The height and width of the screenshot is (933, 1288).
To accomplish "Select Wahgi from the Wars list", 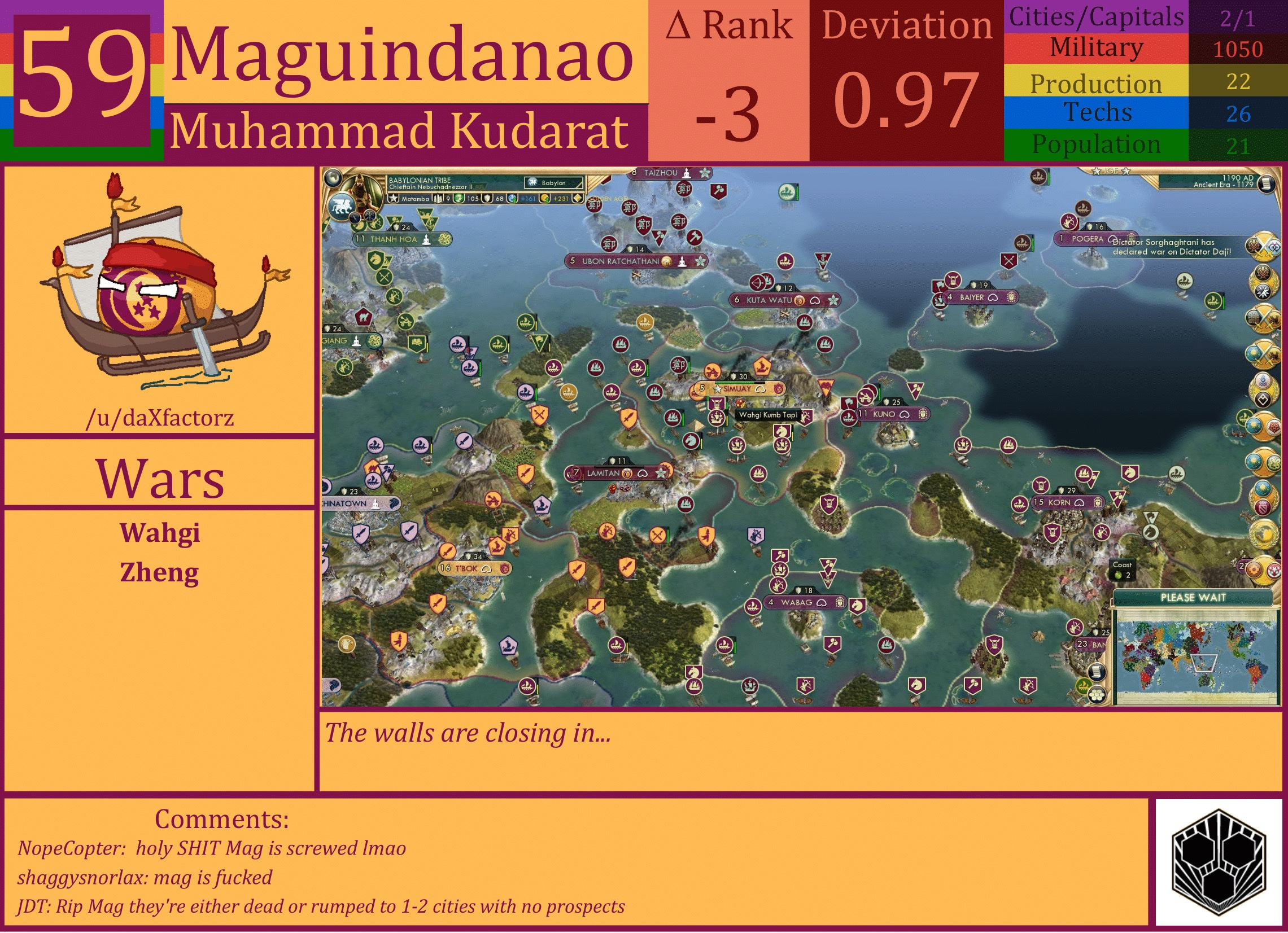I will [161, 533].
